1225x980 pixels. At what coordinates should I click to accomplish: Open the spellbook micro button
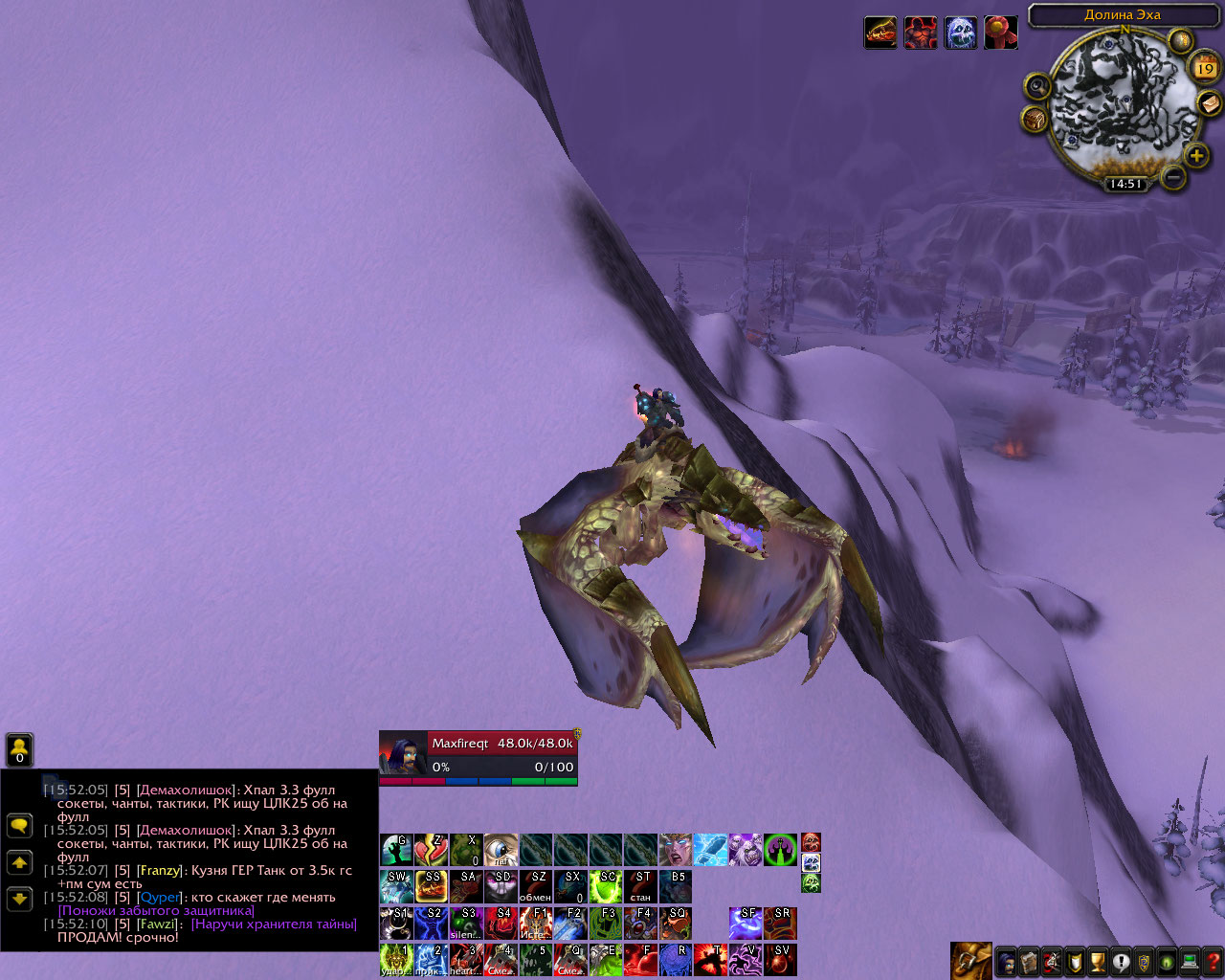1029,962
